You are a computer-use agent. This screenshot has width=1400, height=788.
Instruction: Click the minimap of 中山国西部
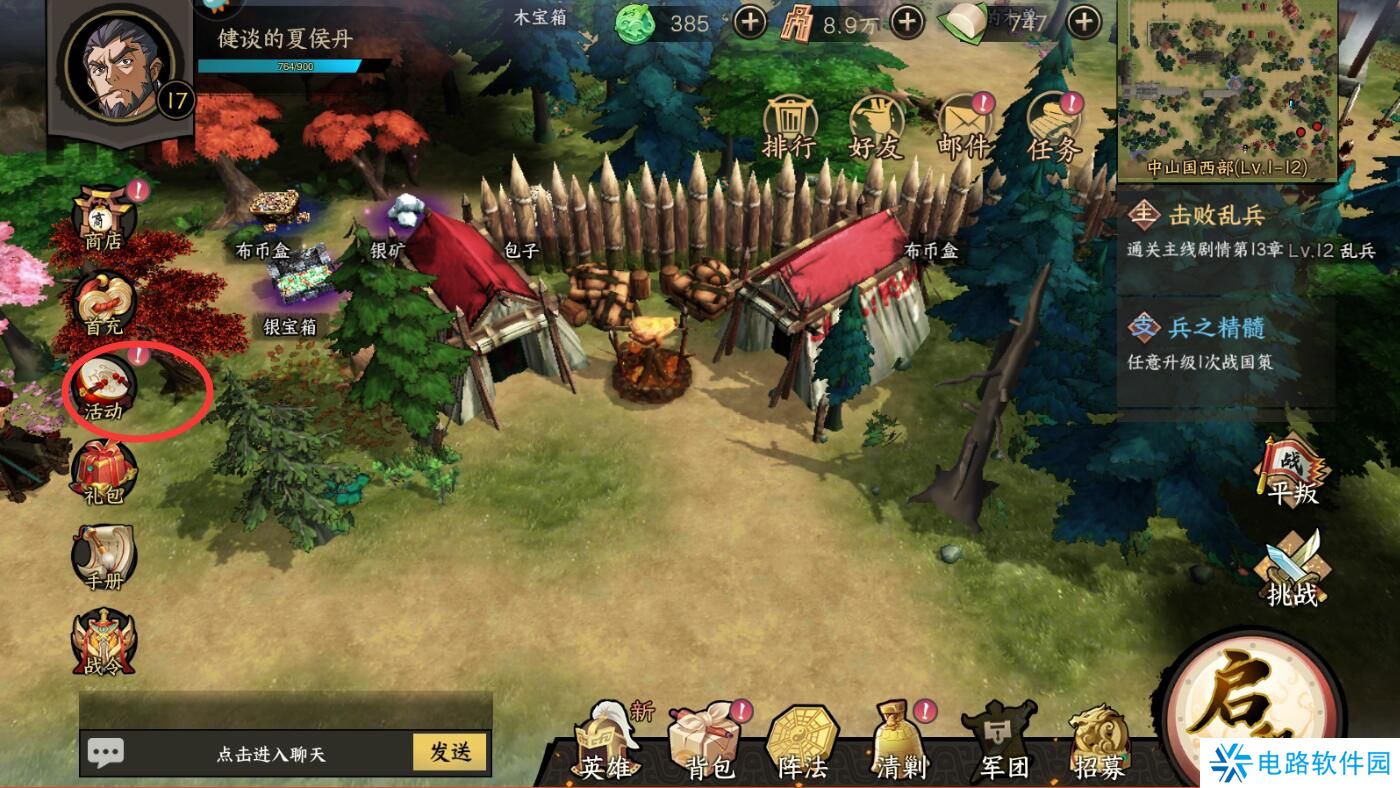point(1227,80)
